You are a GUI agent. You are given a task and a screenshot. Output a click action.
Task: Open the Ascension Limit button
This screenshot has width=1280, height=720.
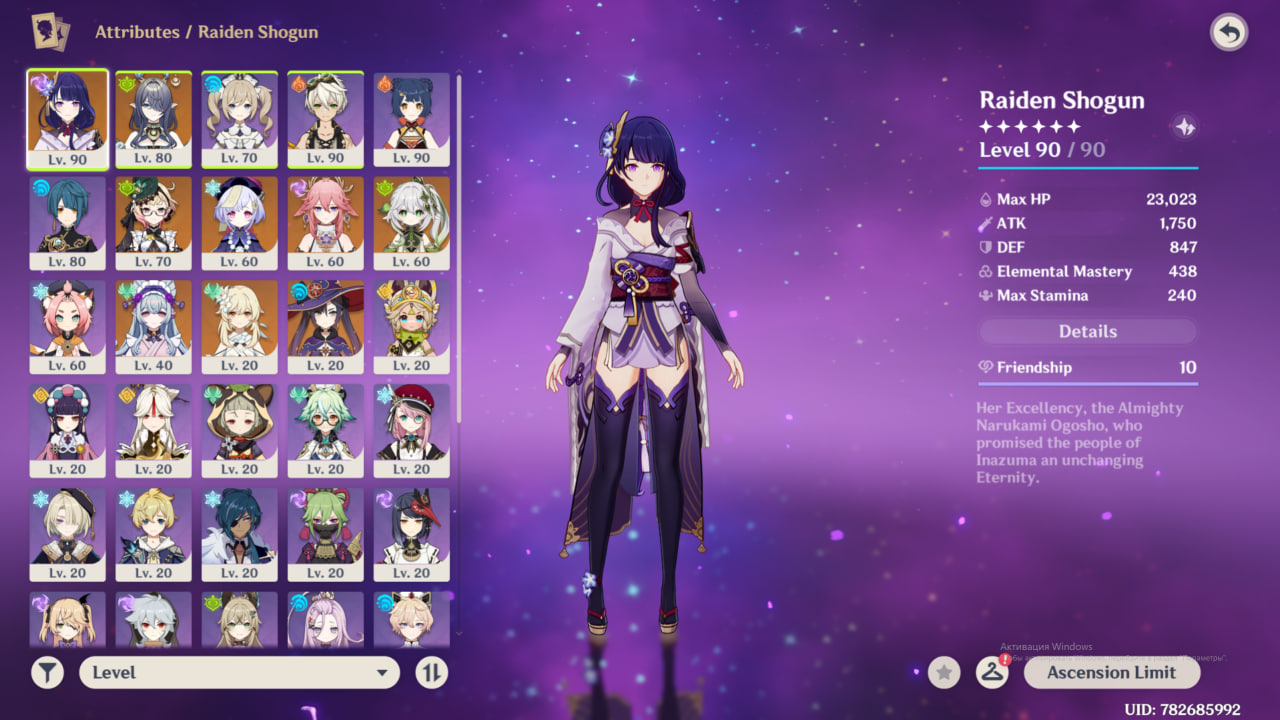(x=1111, y=672)
